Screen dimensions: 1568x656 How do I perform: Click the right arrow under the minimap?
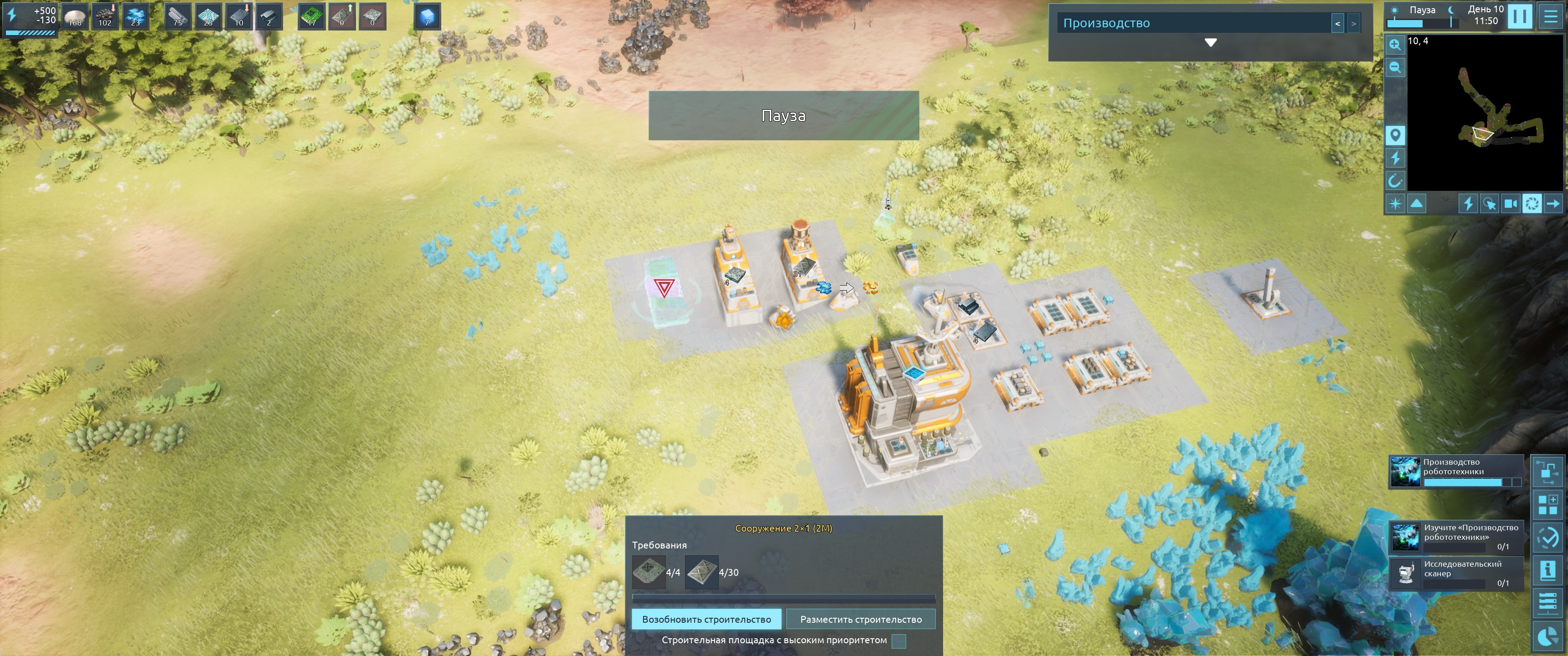pos(1553,204)
